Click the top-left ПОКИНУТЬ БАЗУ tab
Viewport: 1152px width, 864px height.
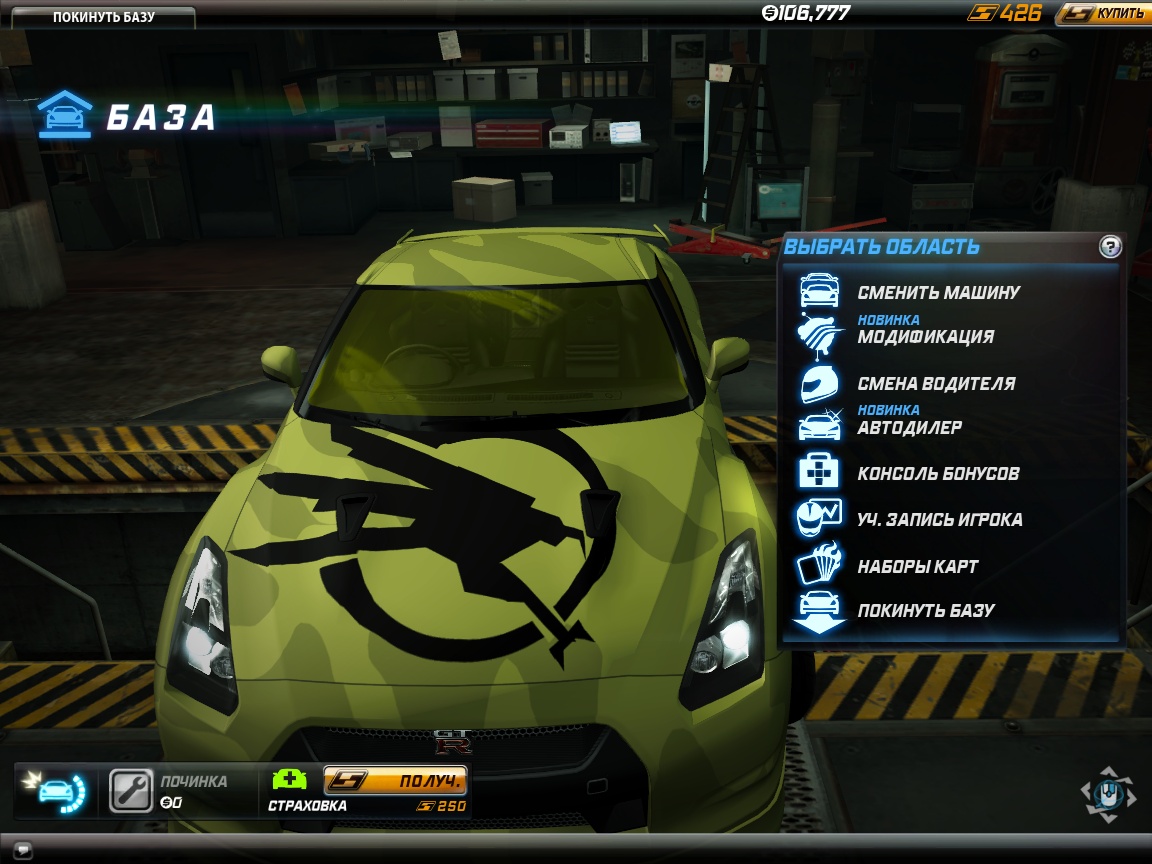click(x=103, y=17)
